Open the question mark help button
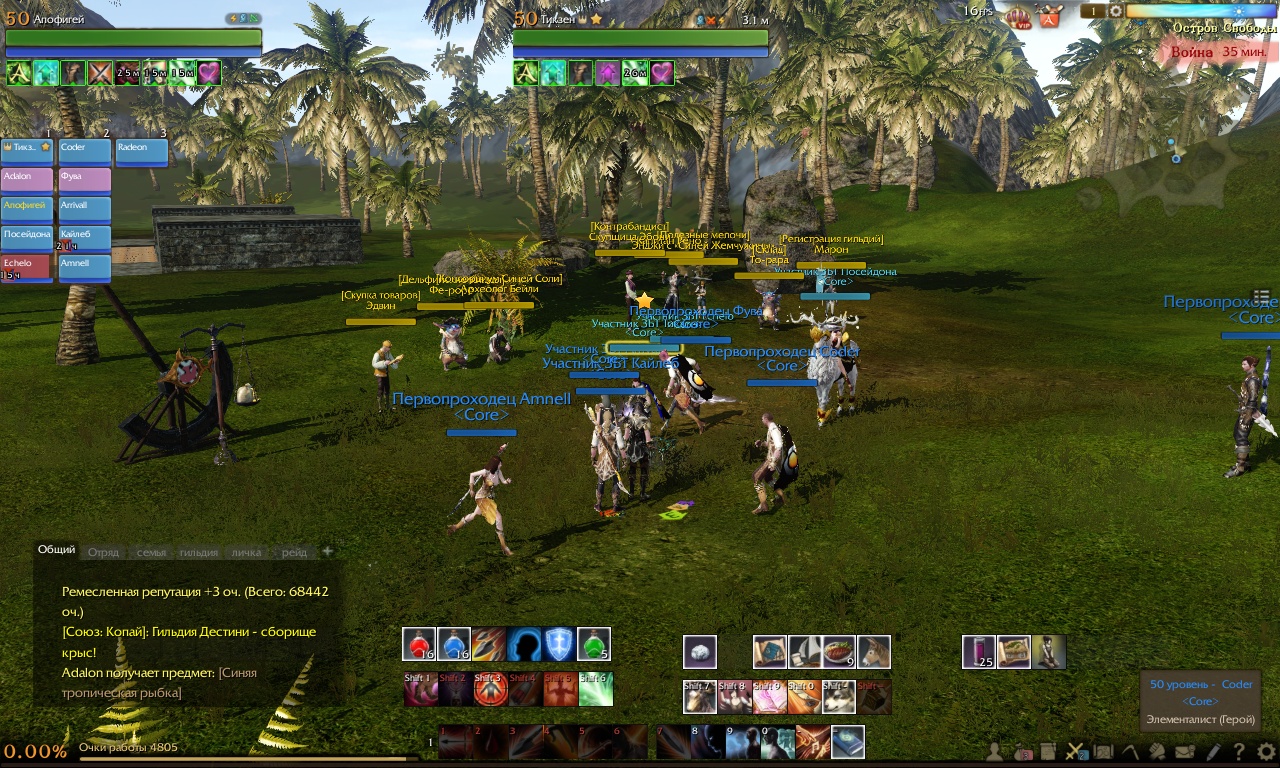Image resolution: width=1280 pixels, height=768 pixels. pyautogui.click(x=1239, y=751)
